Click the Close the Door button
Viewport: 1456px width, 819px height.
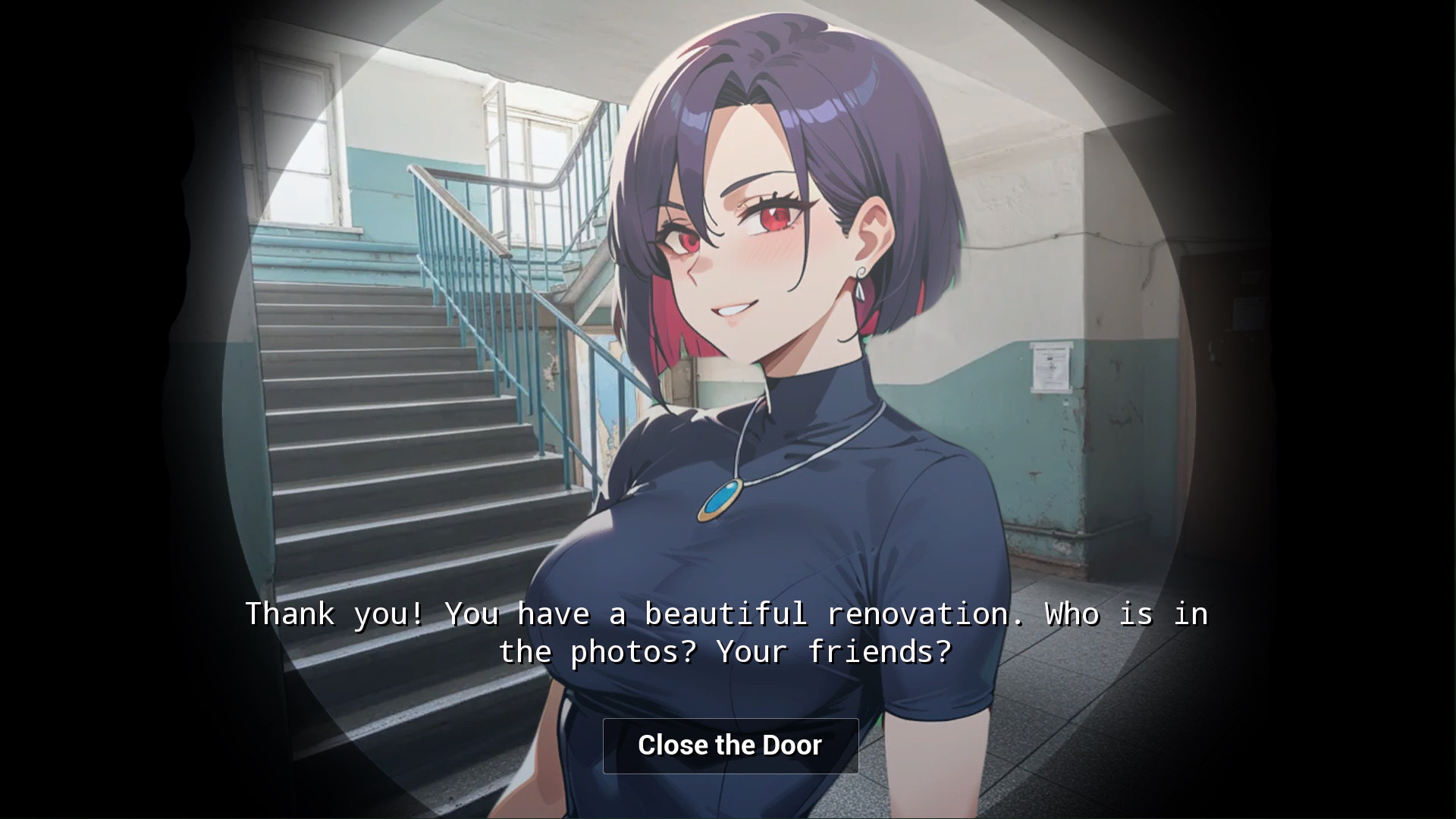(730, 745)
